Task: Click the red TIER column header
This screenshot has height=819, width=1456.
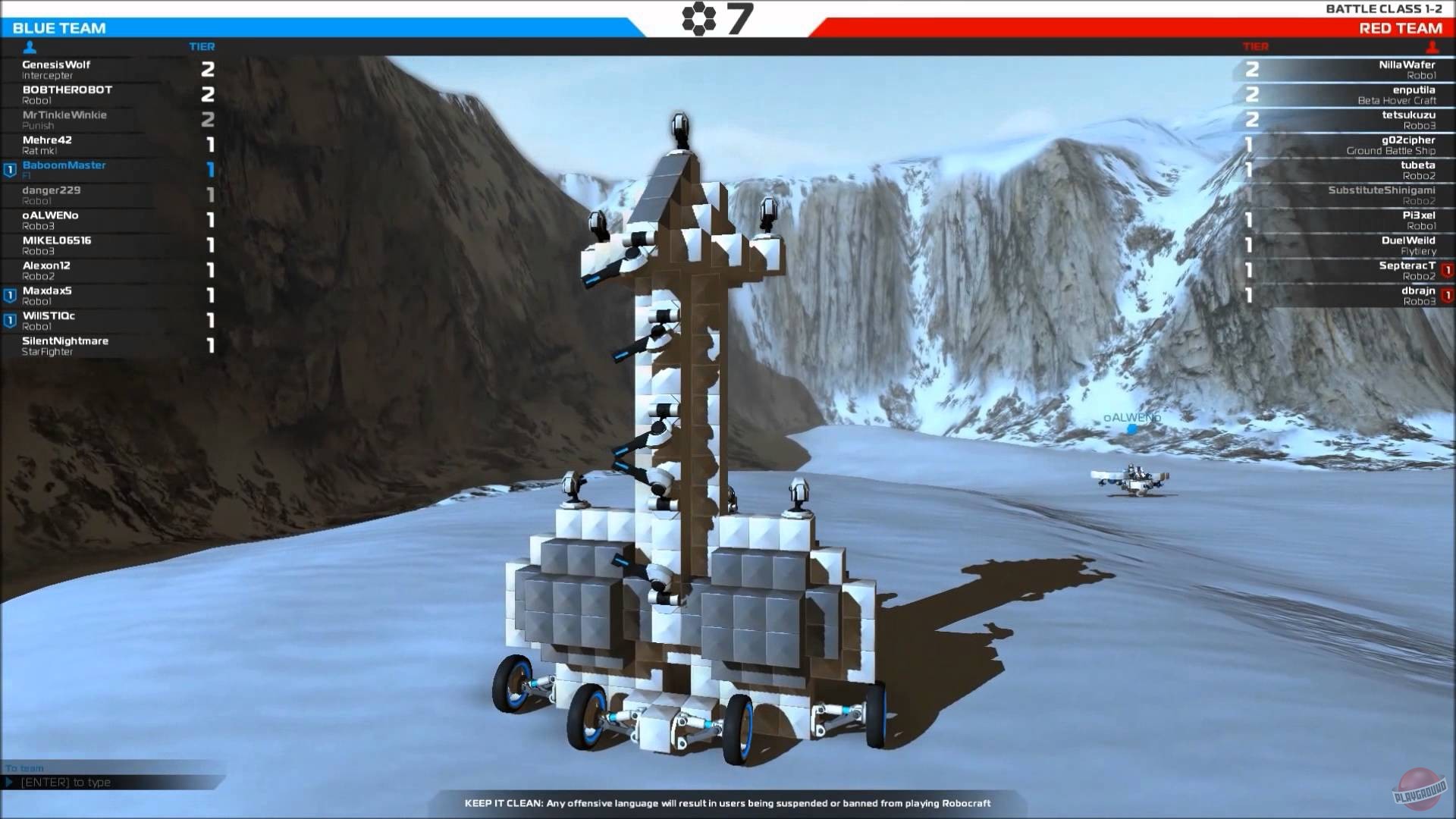Action: [1257, 46]
